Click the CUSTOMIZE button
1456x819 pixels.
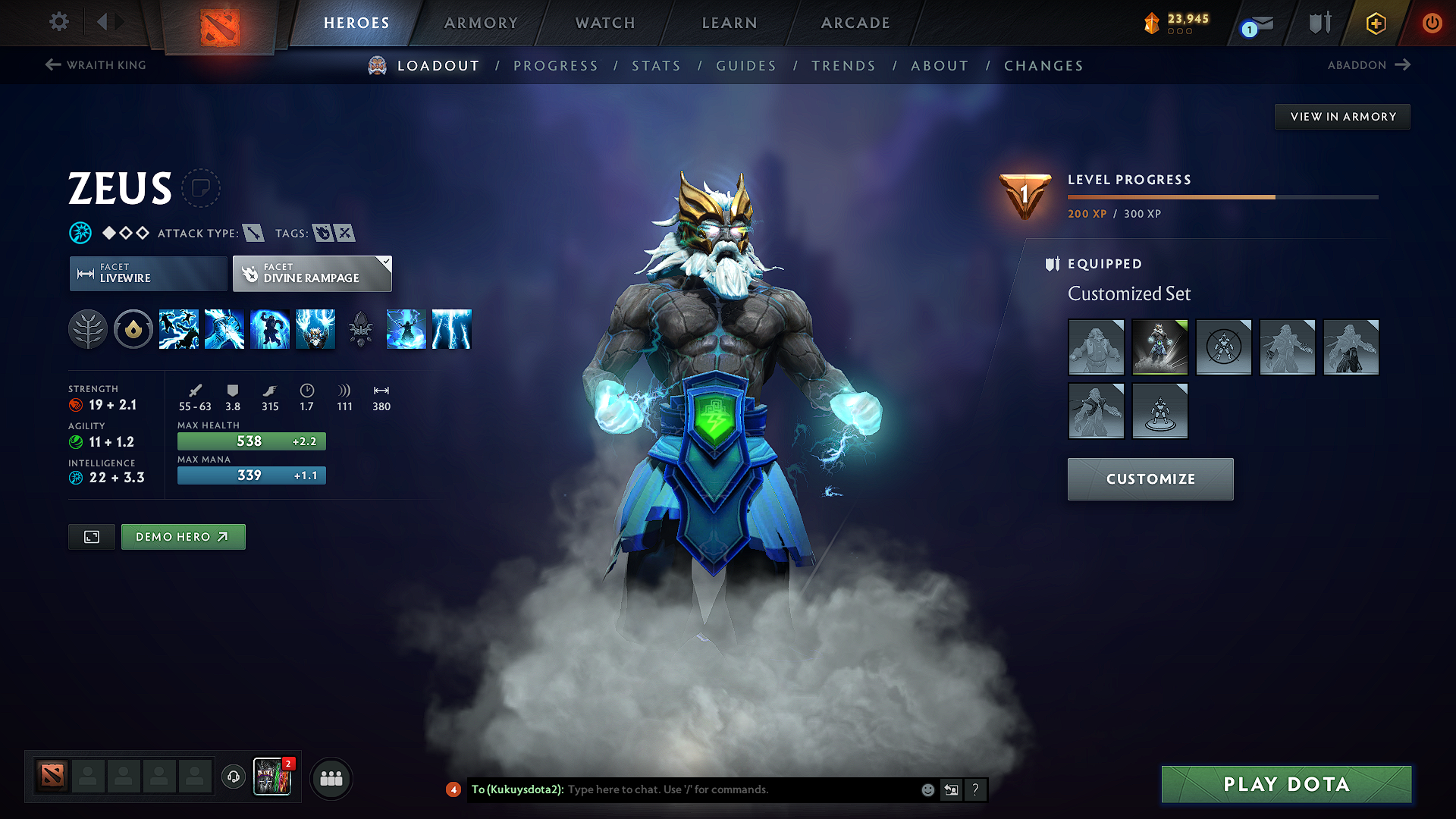[x=1150, y=479]
